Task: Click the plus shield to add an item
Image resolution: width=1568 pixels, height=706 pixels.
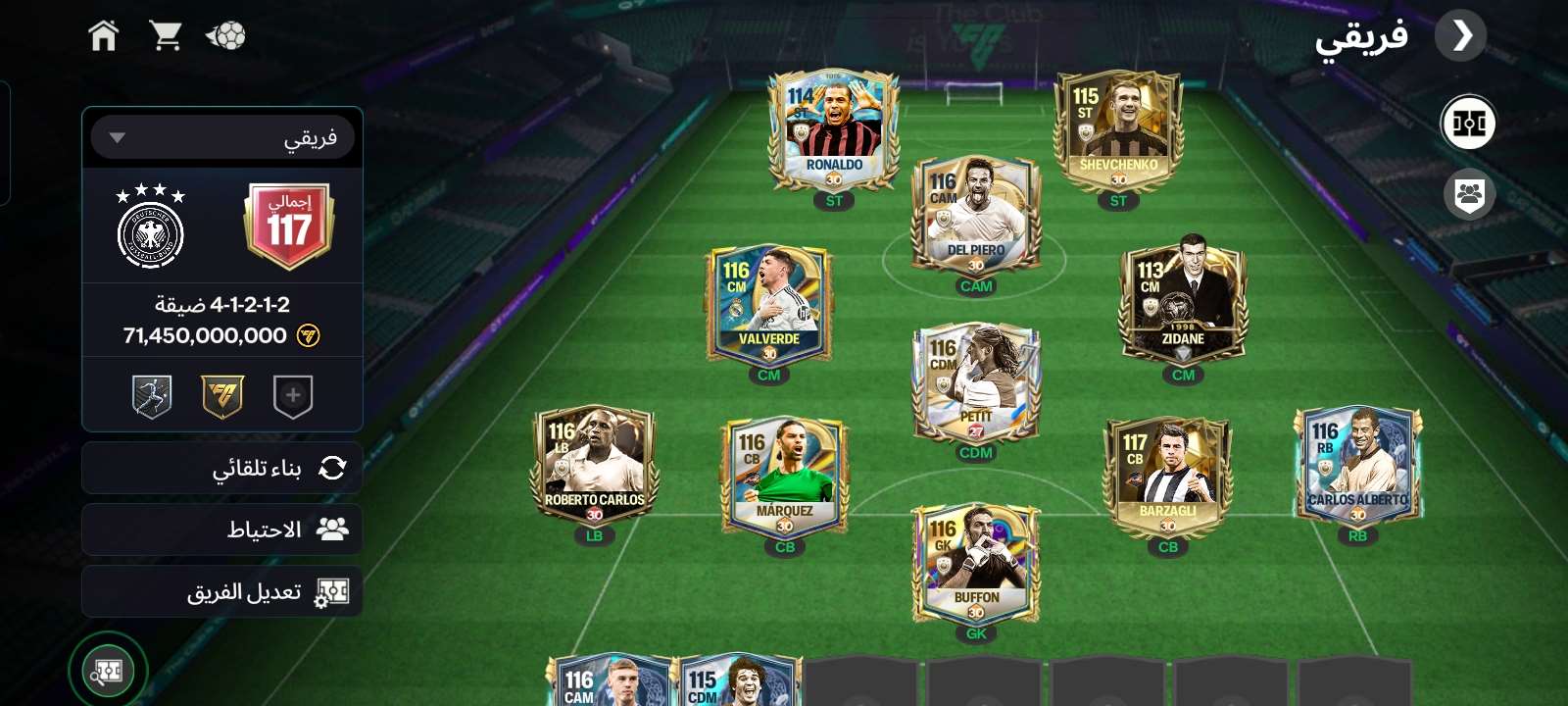Action: pyautogui.click(x=293, y=395)
